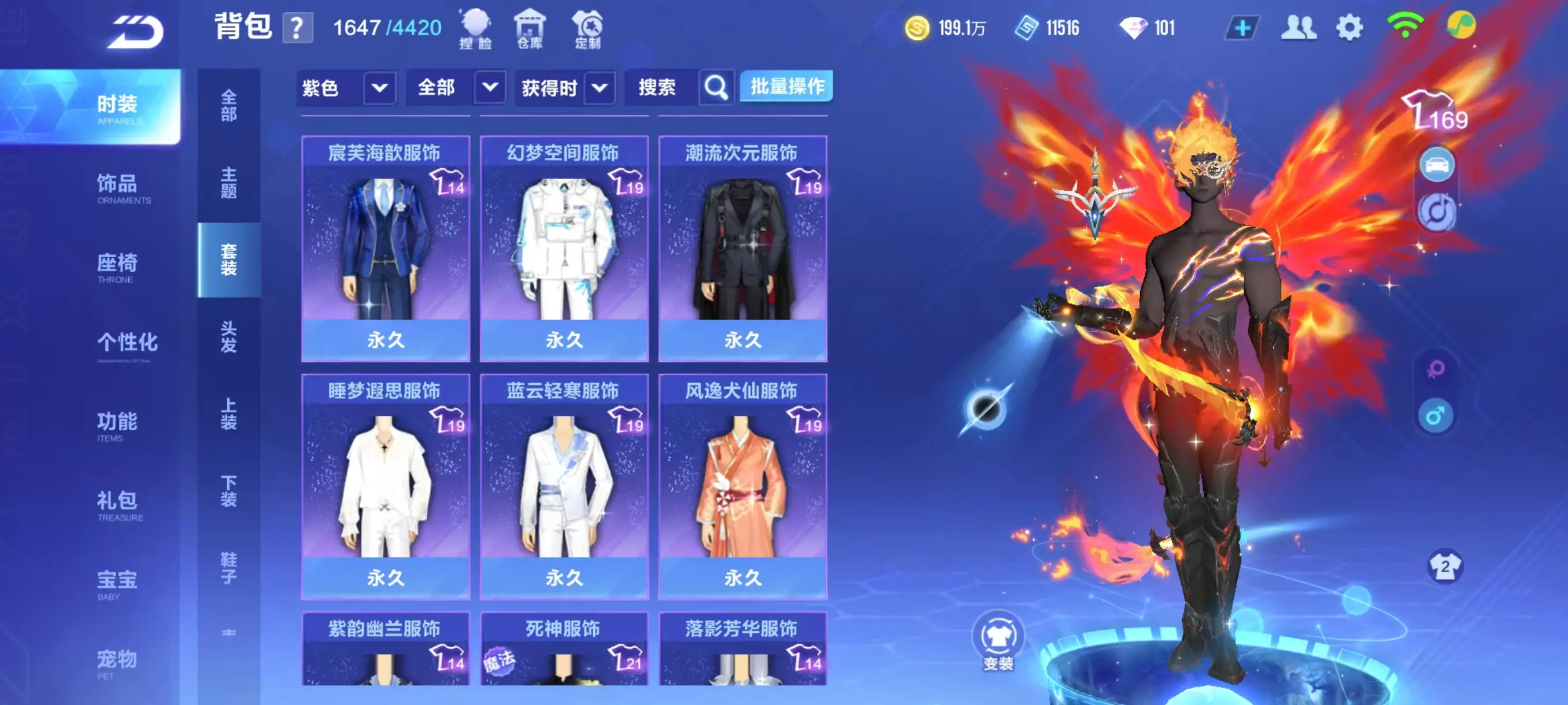Screen dimensions: 1568x705
Task: Open the game settings gear
Action: (x=1350, y=27)
